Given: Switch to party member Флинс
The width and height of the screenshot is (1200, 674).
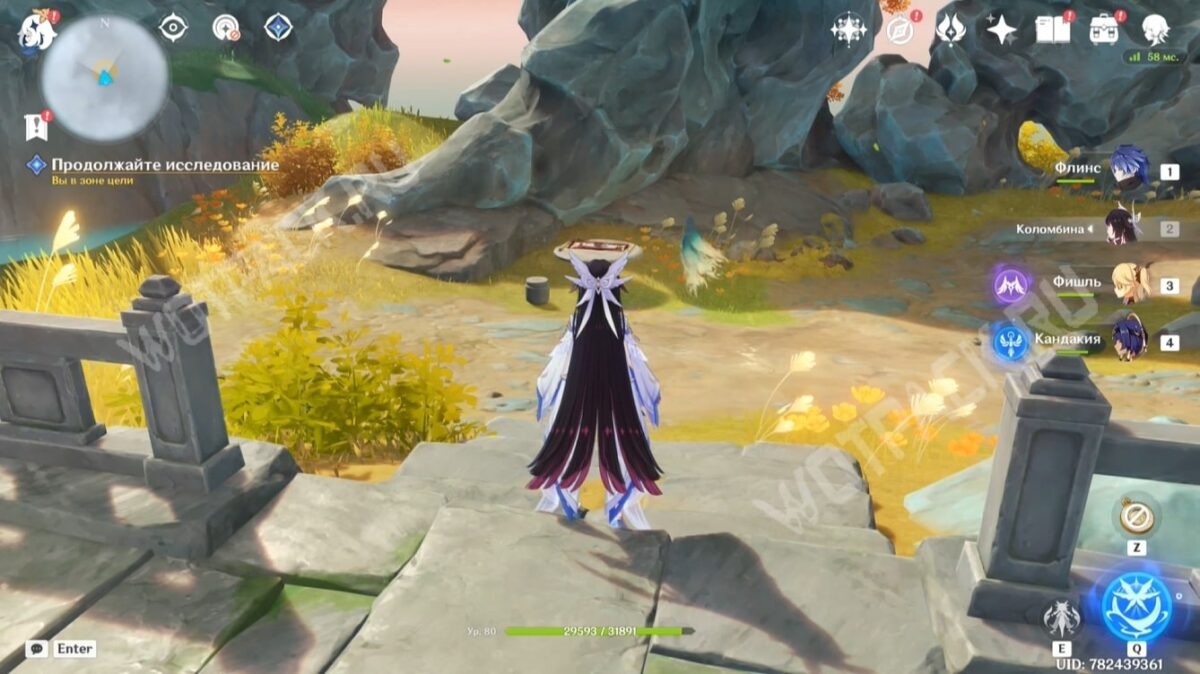Looking at the screenshot, I should click(1128, 168).
